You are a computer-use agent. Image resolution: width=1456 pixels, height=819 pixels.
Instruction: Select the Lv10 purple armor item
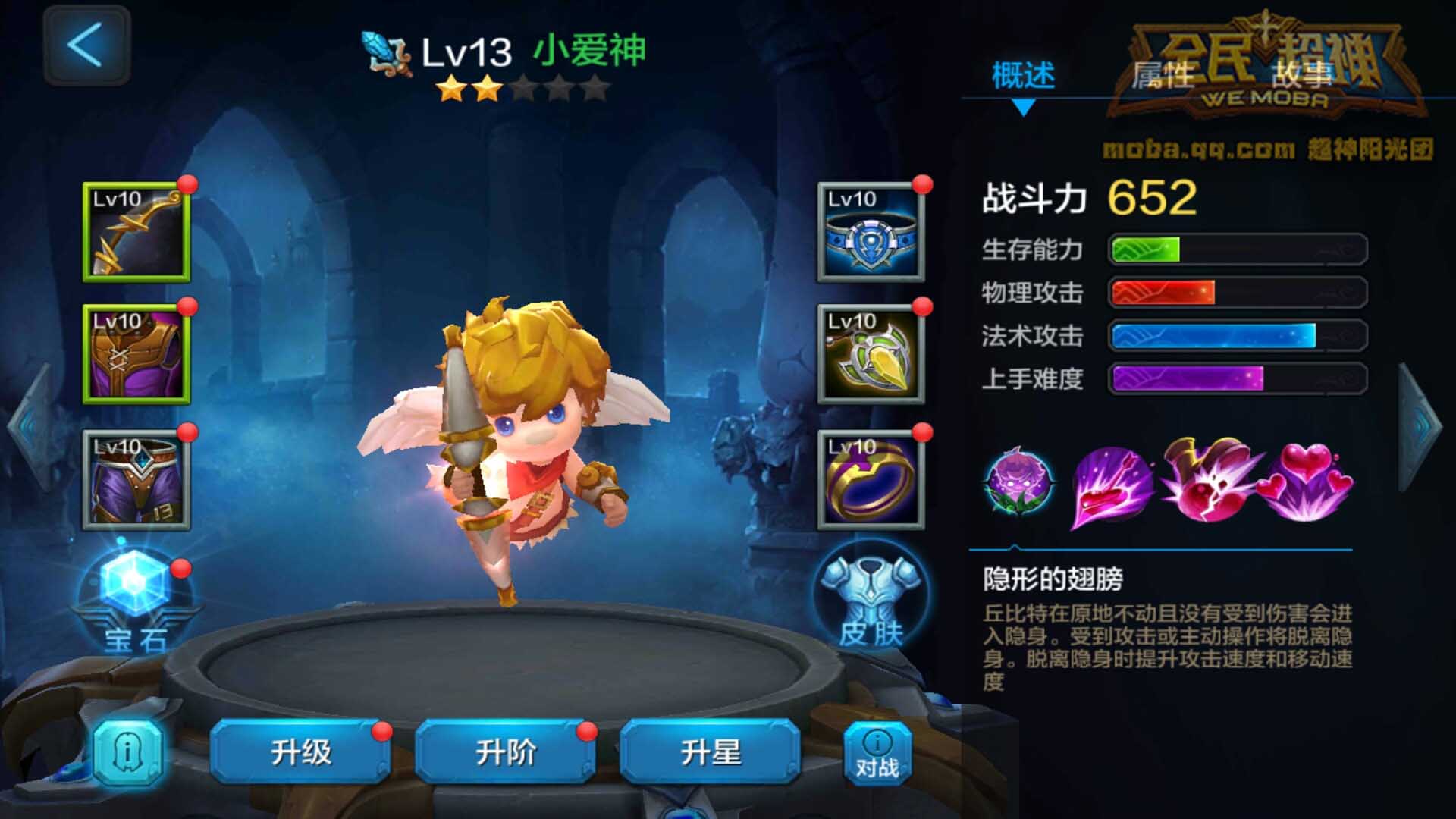[x=135, y=353]
